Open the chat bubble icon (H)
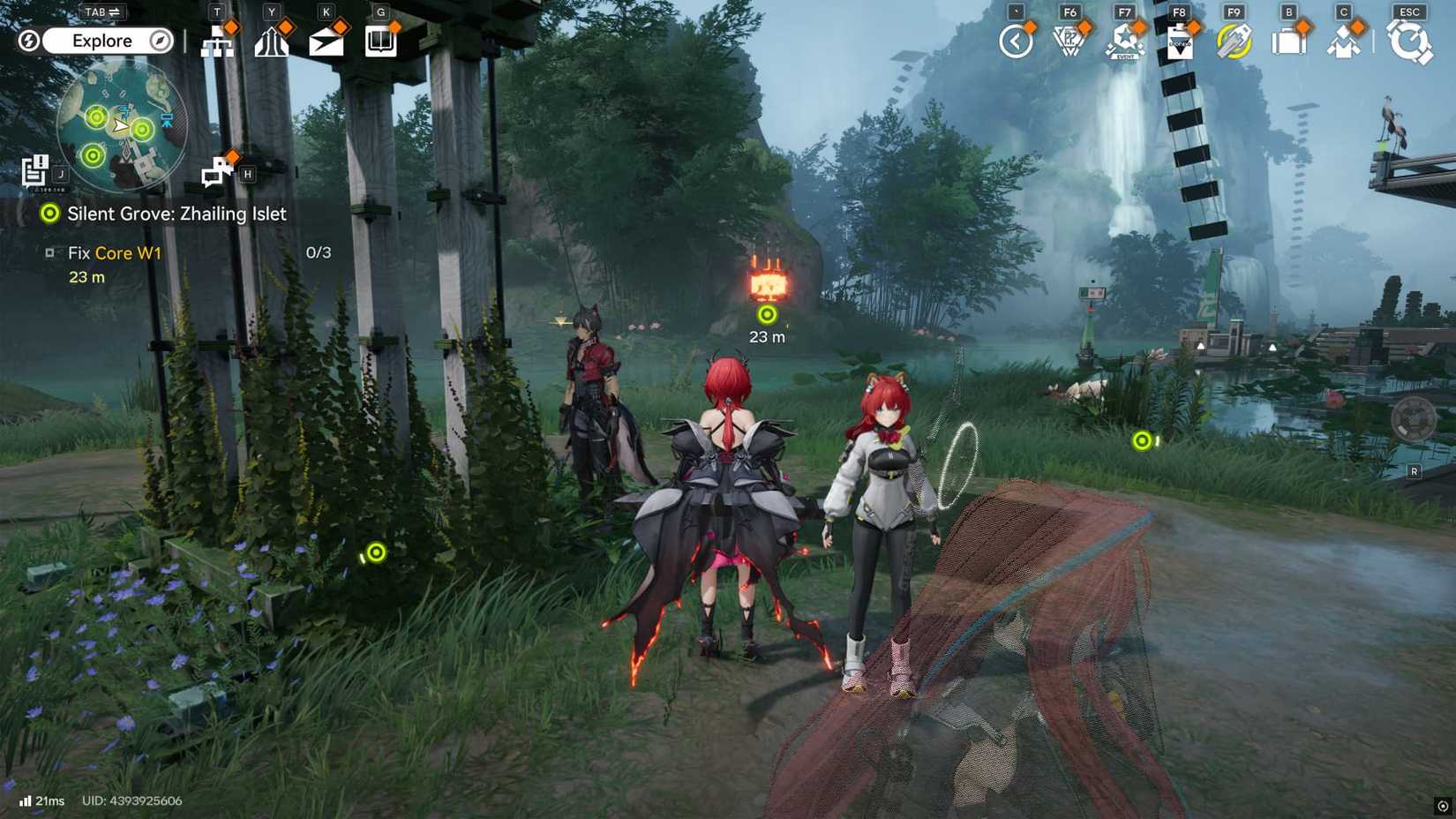The width and height of the screenshot is (1456, 819). (216, 168)
